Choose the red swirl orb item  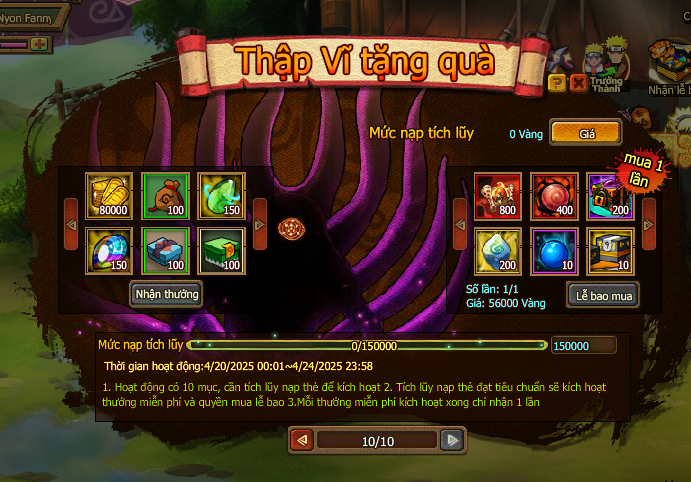tap(553, 192)
